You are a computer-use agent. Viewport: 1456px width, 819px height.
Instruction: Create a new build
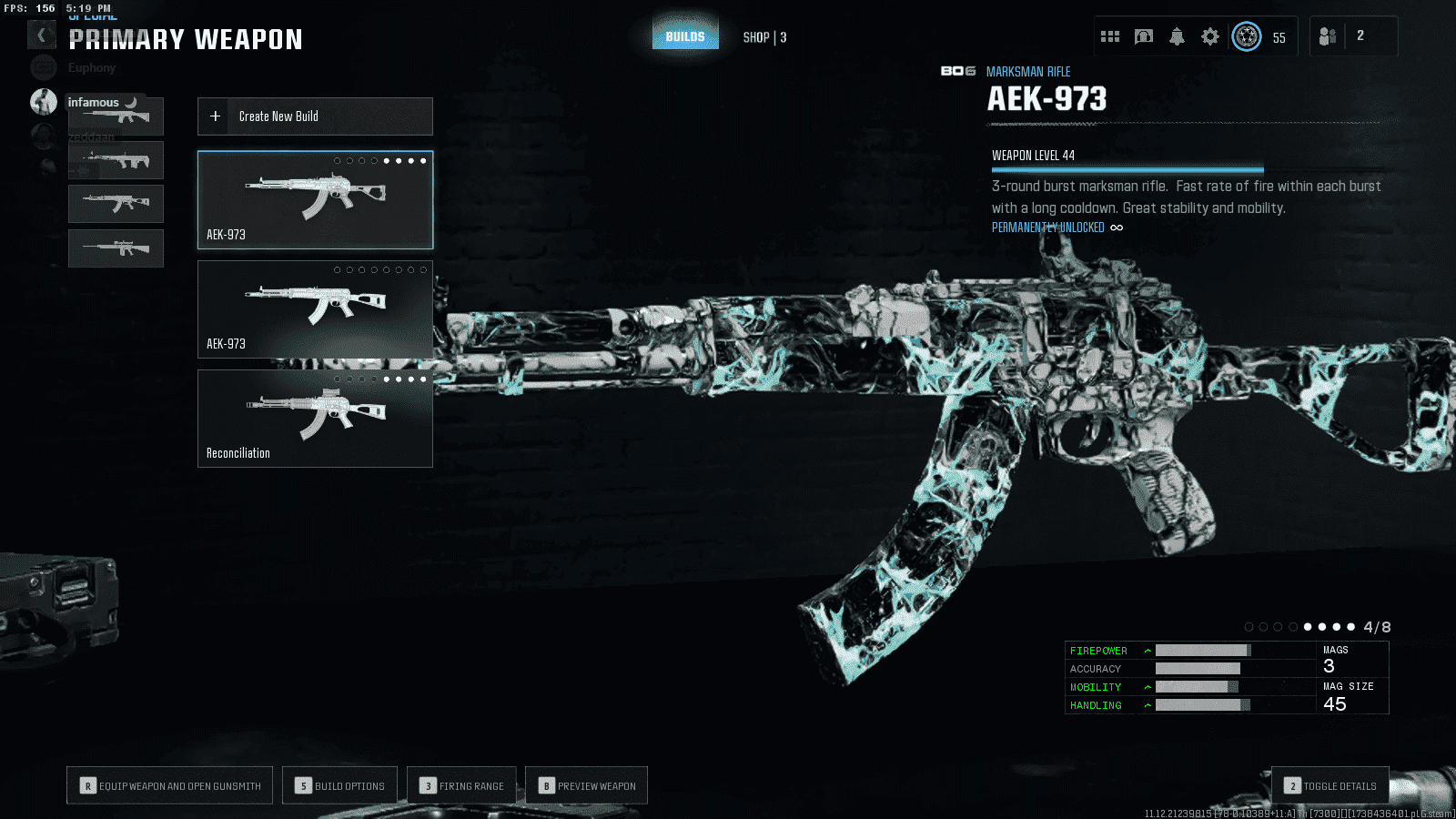pyautogui.click(x=315, y=116)
